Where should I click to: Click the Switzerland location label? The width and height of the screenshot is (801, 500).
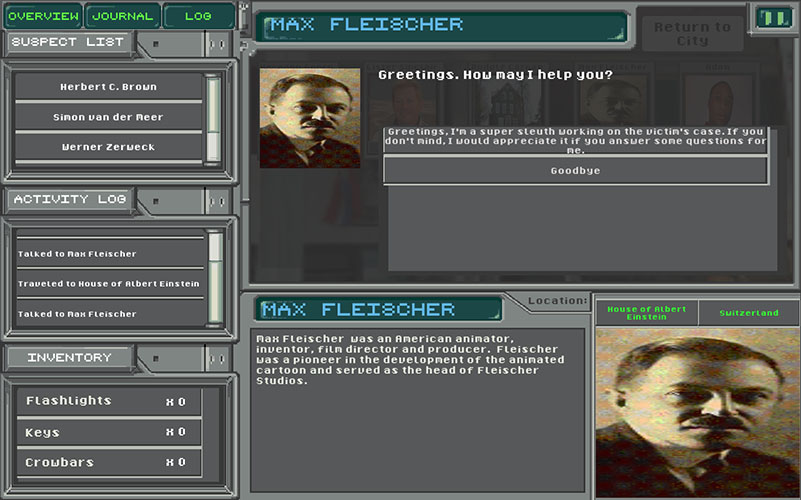(x=748, y=313)
